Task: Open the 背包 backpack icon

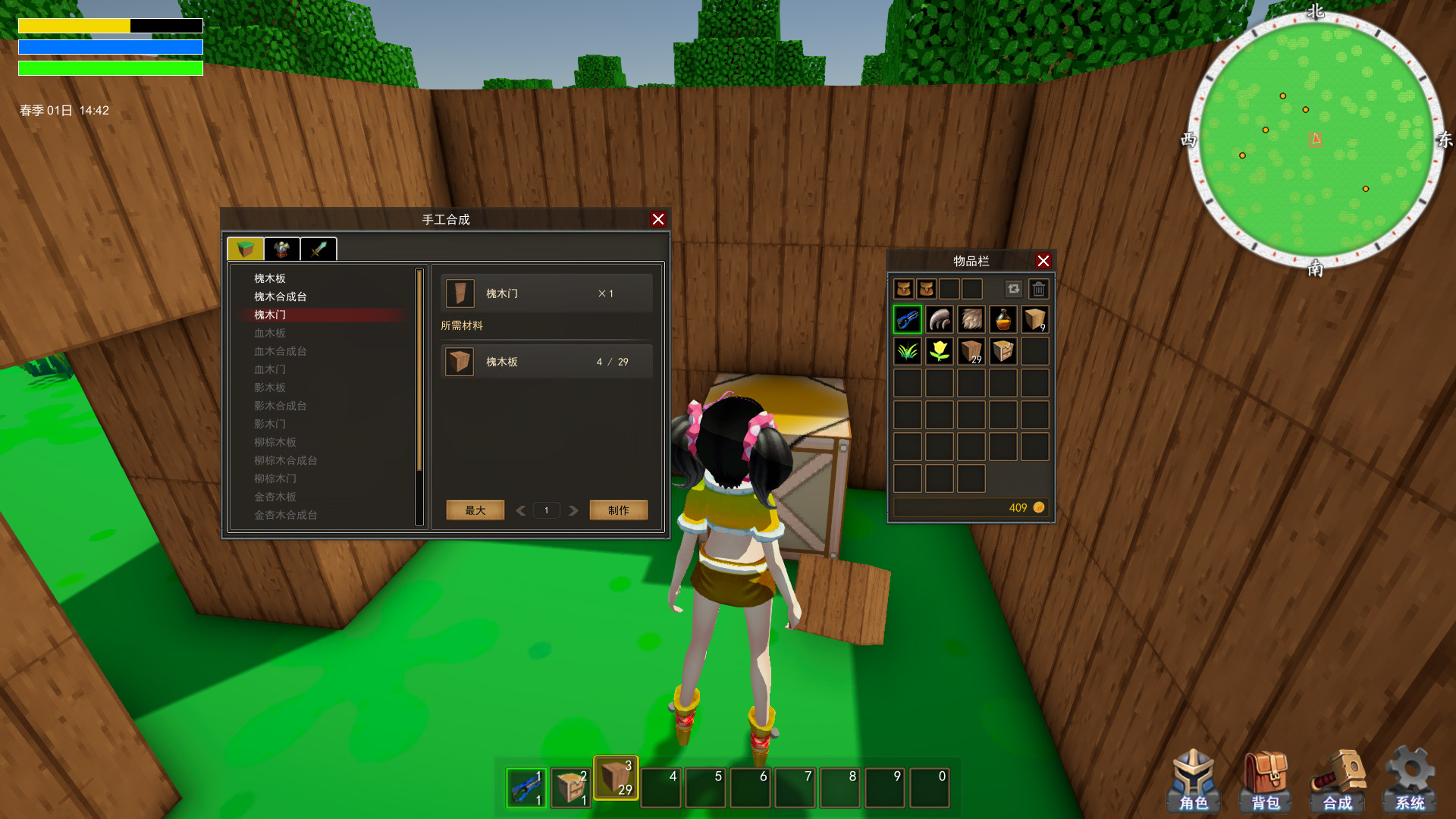Action: pyautogui.click(x=1267, y=777)
